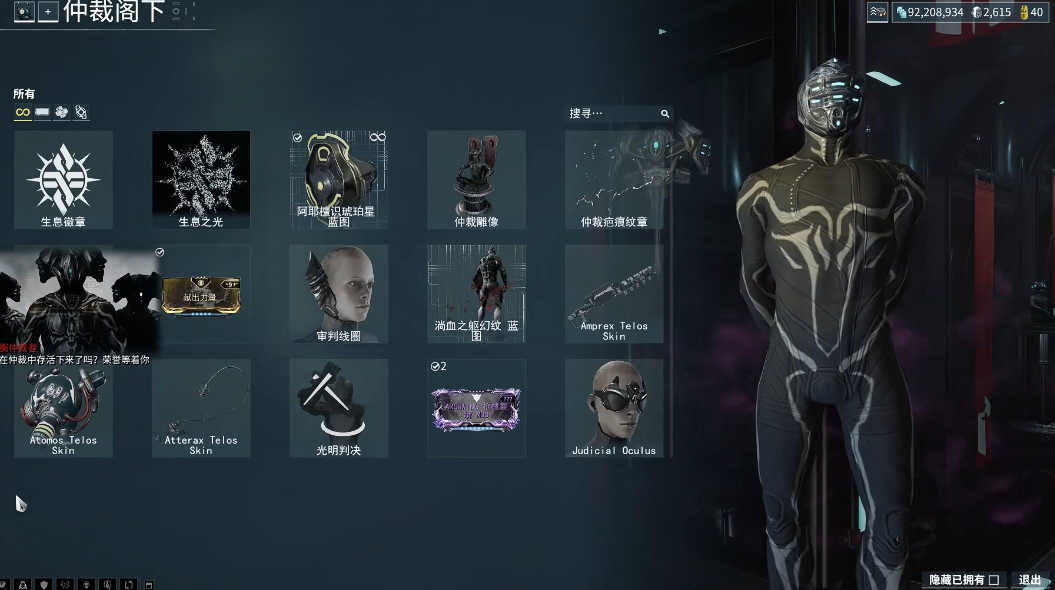The width and height of the screenshot is (1055, 590).
Task: Select the purple mod card offering
Action: point(476,410)
